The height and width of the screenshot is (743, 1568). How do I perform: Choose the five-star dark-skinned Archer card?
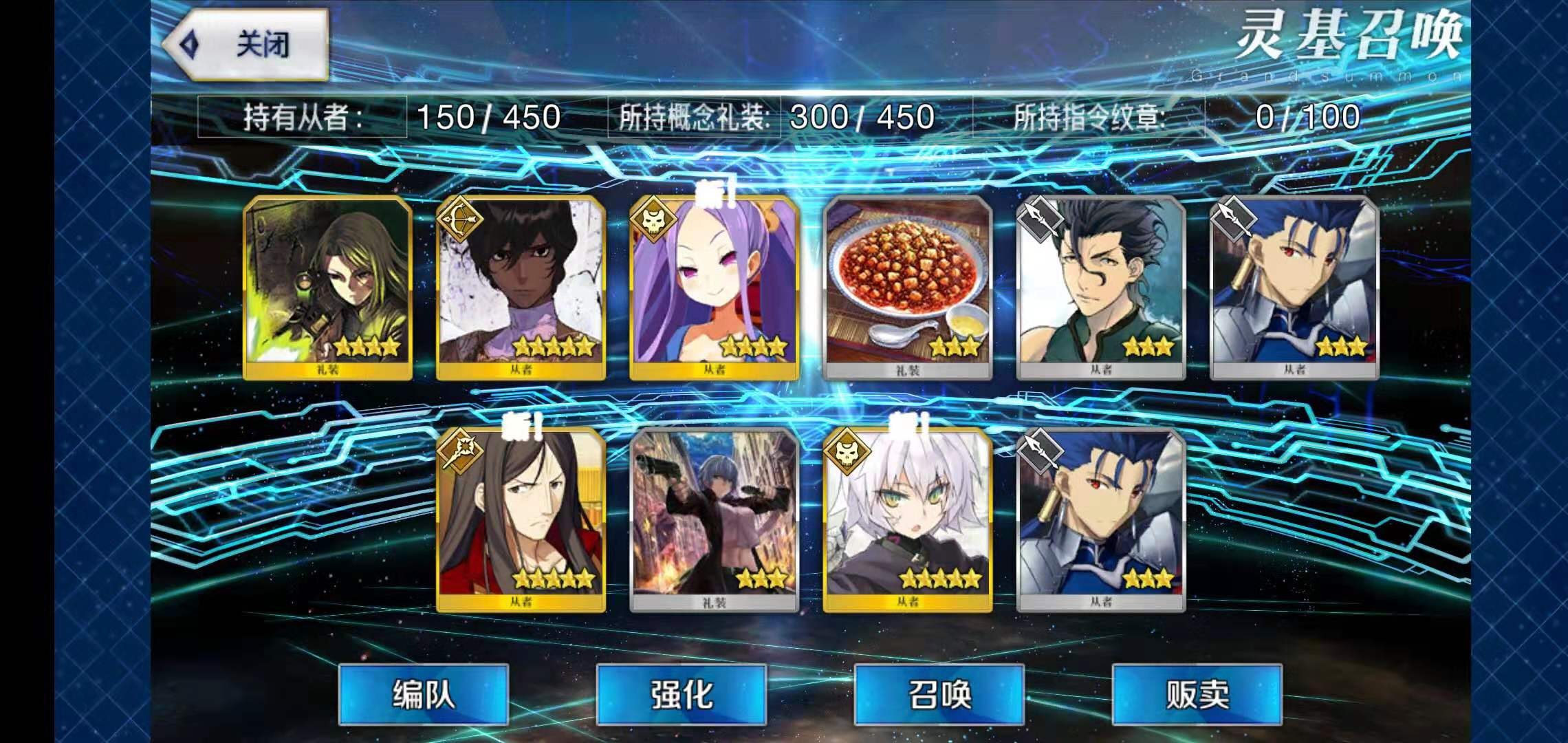pos(521,288)
